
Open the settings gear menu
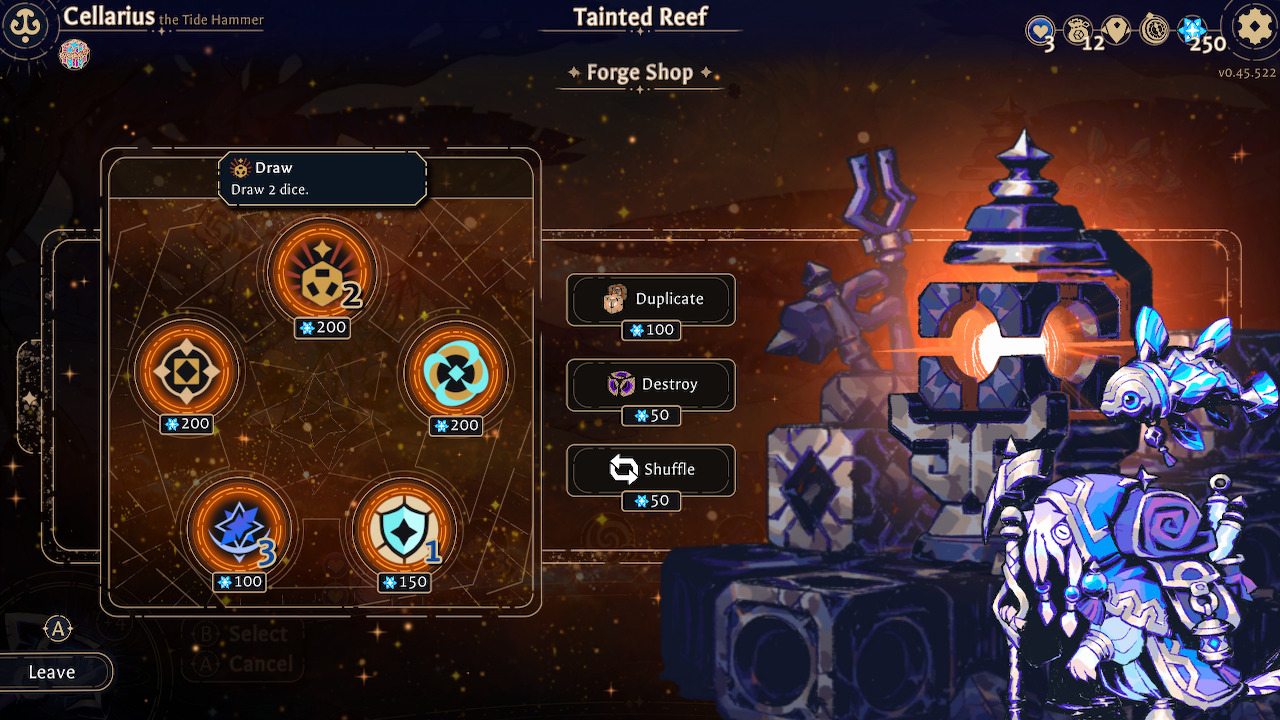tap(1253, 27)
